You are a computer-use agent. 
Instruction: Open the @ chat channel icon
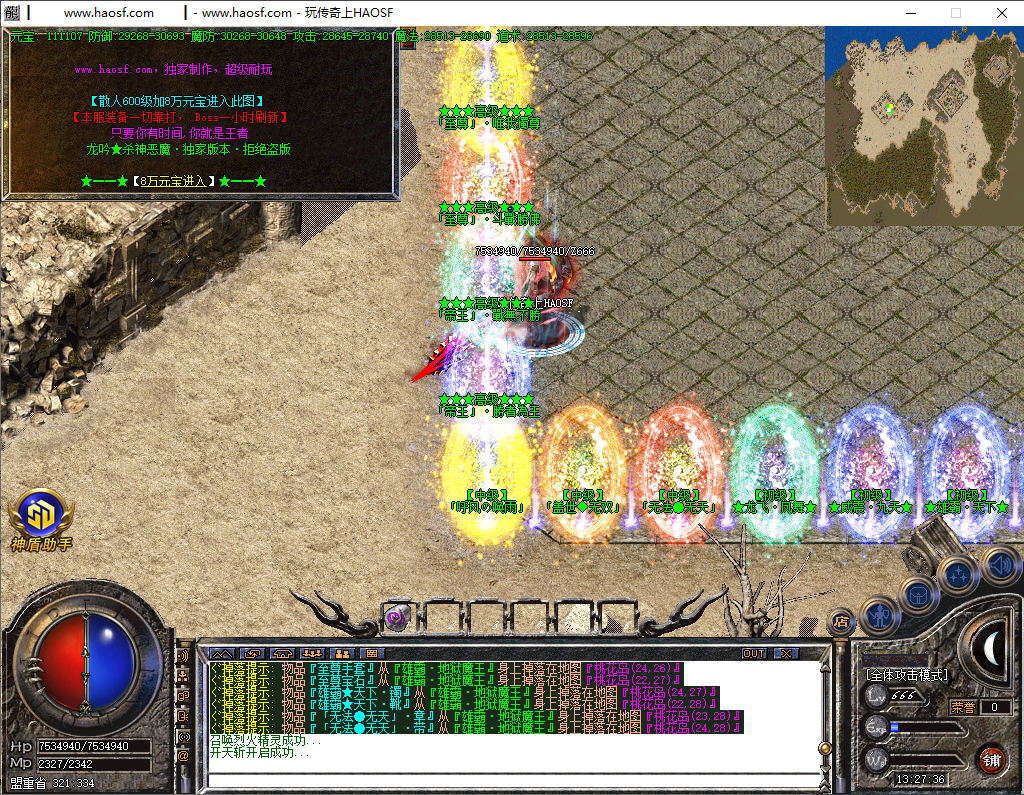(x=183, y=756)
